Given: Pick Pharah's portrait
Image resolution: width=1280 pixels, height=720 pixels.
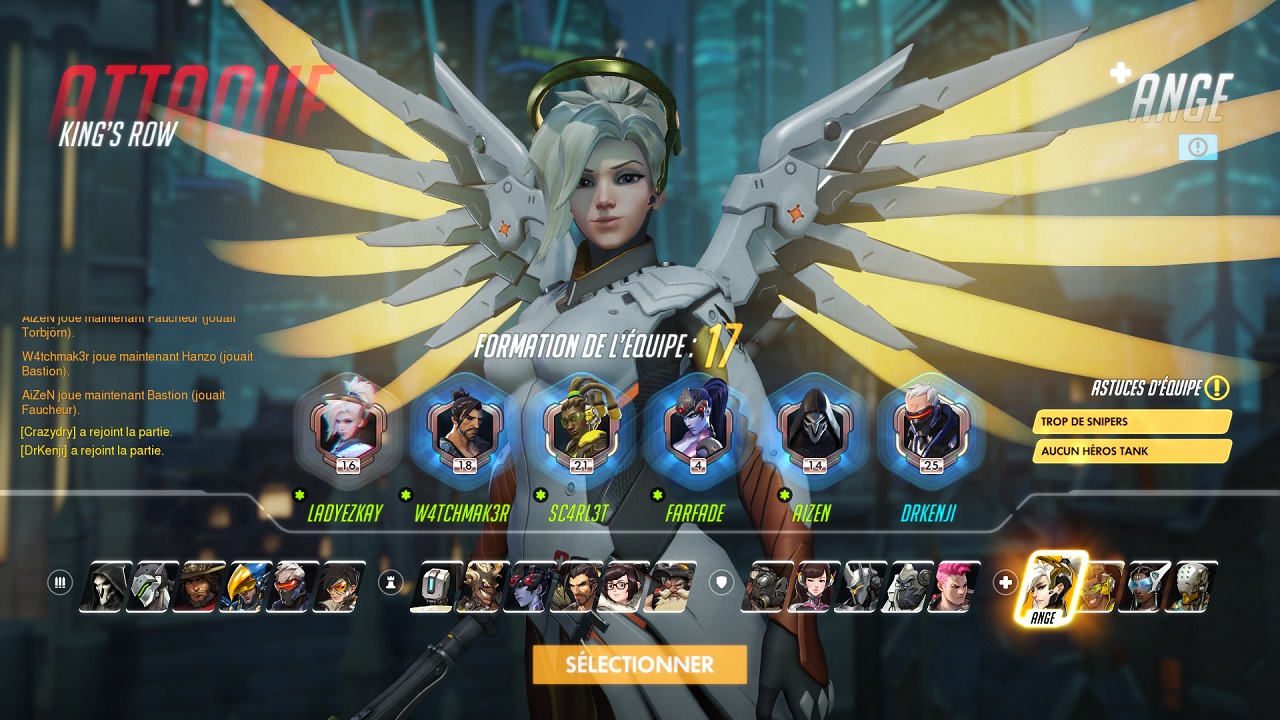Looking at the screenshot, I should point(244,587).
